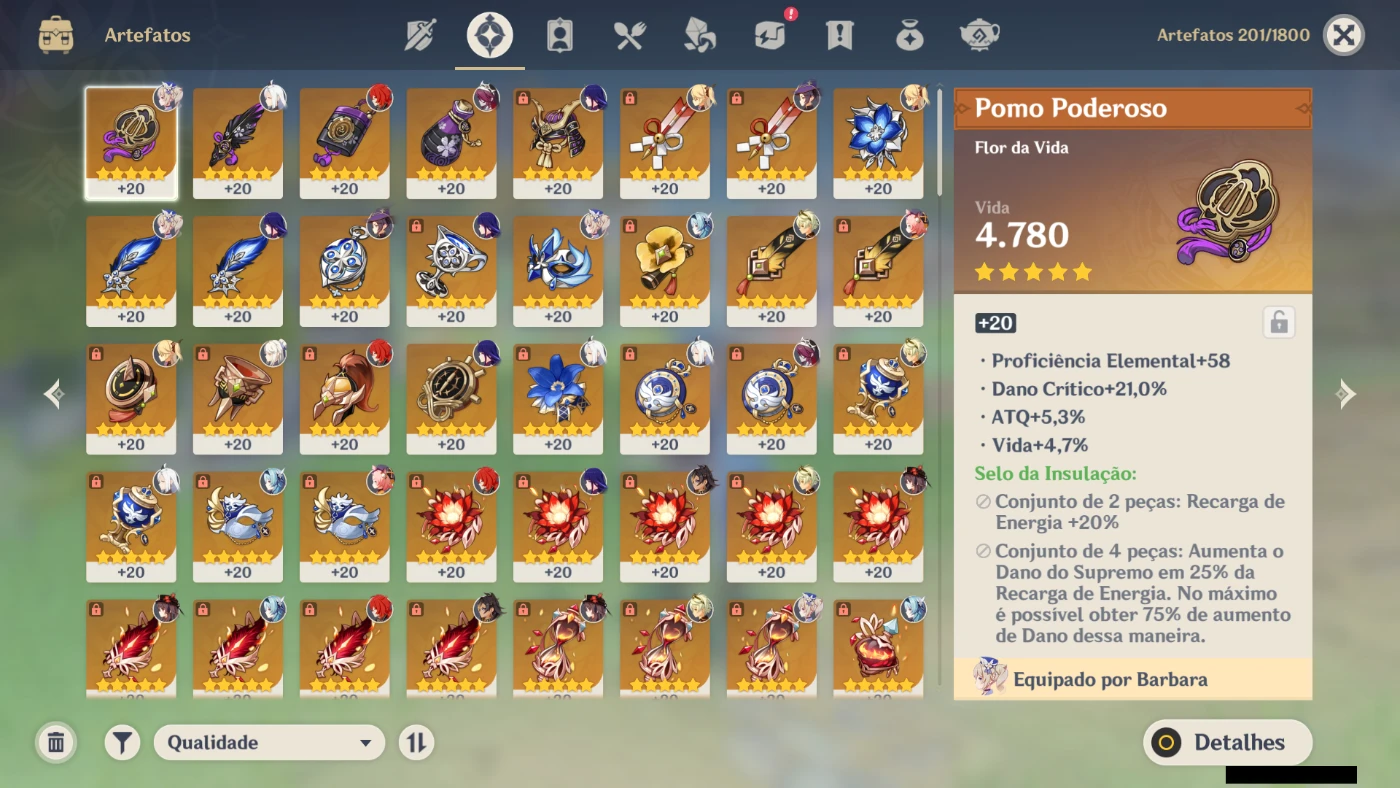The width and height of the screenshot is (1400, 788).
Task: Open the Furnishings teapot icon
Action: coord(979,33)
